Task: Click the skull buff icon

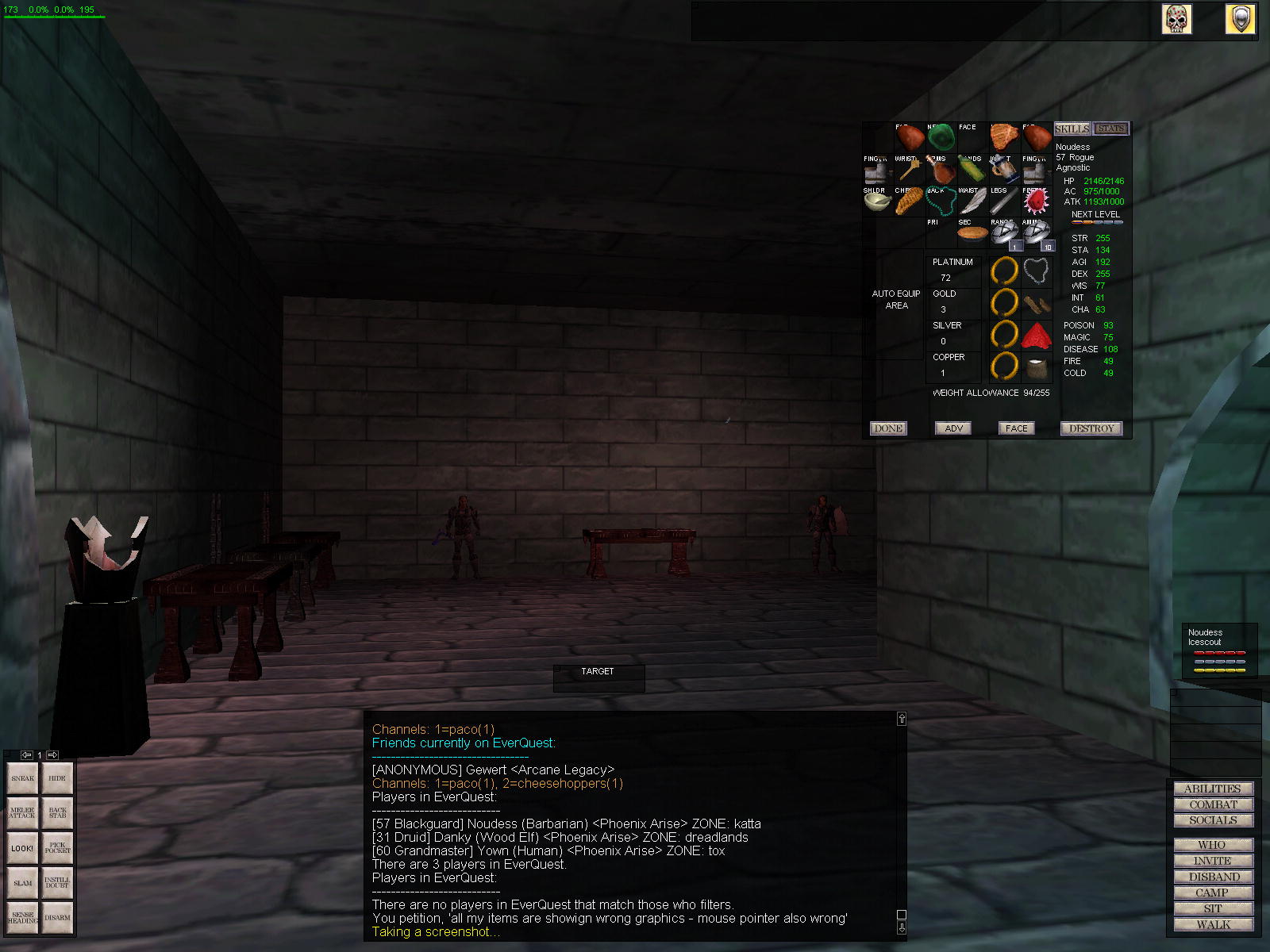Action: [1176, 19]
